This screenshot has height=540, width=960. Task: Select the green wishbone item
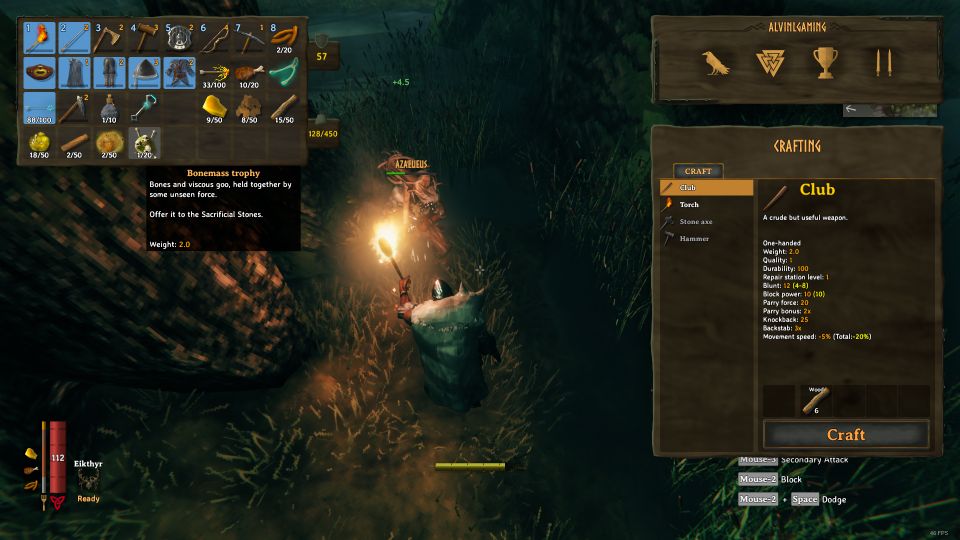click(282, 73)
